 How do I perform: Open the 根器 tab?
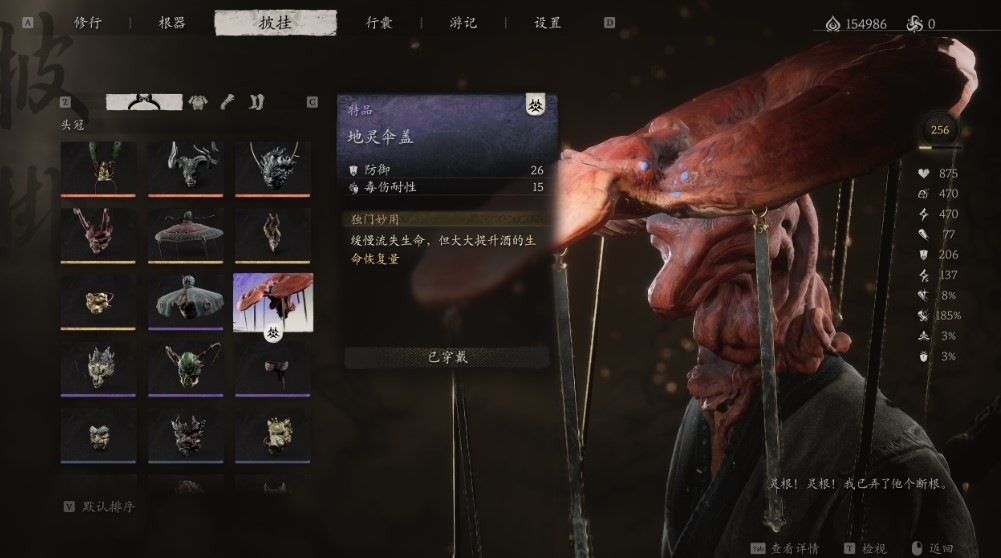pos(172,23)
